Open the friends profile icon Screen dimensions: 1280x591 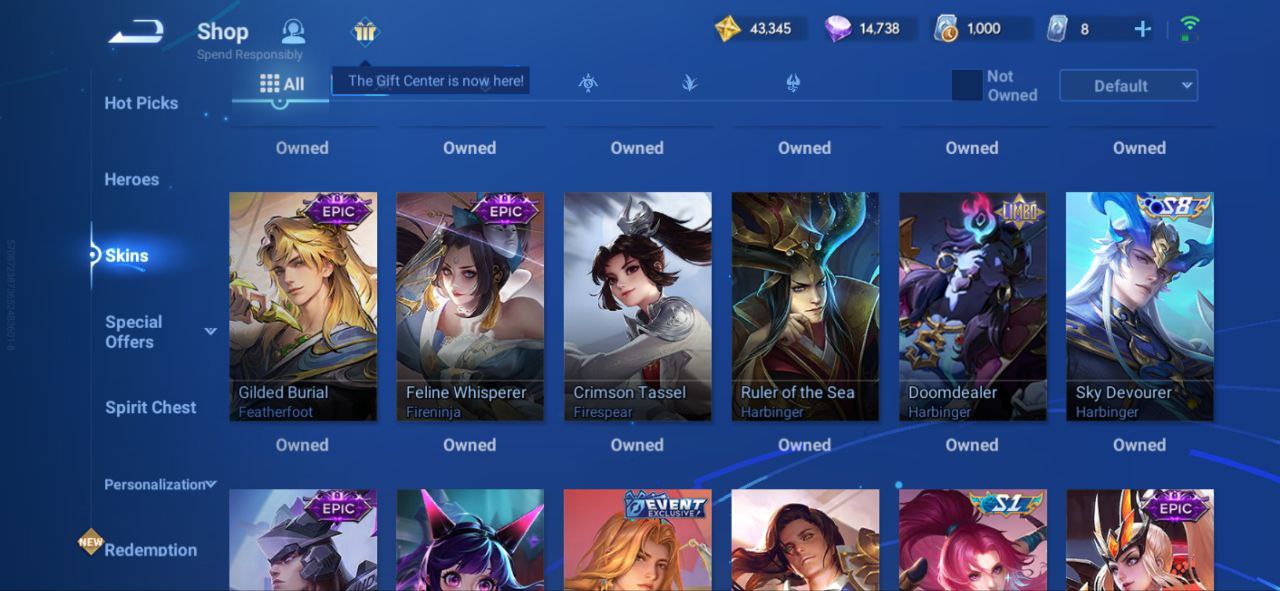pos(293,31)
